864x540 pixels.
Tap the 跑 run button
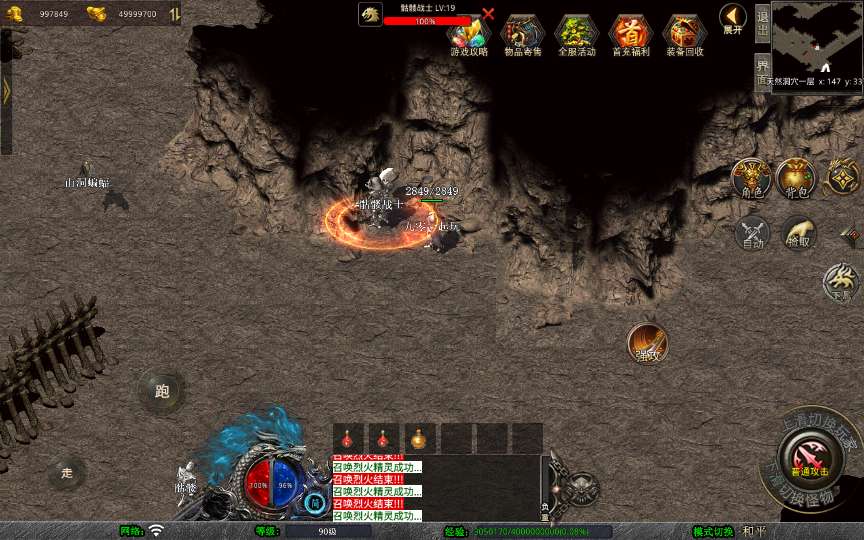tap(161, 391)
